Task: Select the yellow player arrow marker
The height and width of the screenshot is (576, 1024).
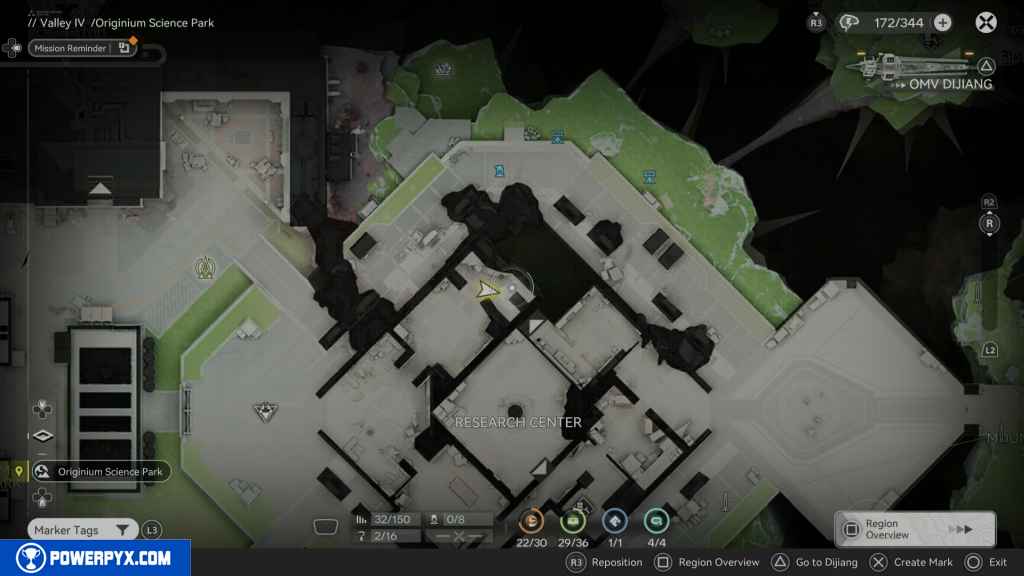Action: pyautogui.click(x=486, y=290)
